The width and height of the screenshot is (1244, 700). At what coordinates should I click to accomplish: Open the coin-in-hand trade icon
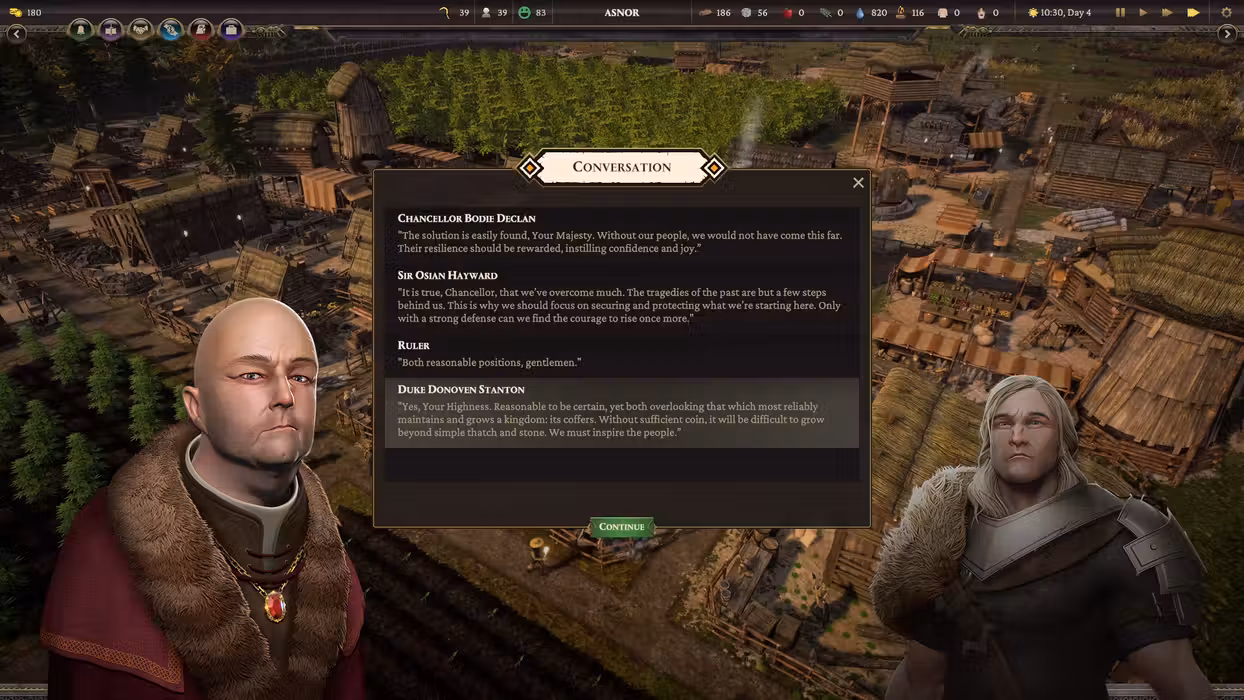(x=171, y=30)
